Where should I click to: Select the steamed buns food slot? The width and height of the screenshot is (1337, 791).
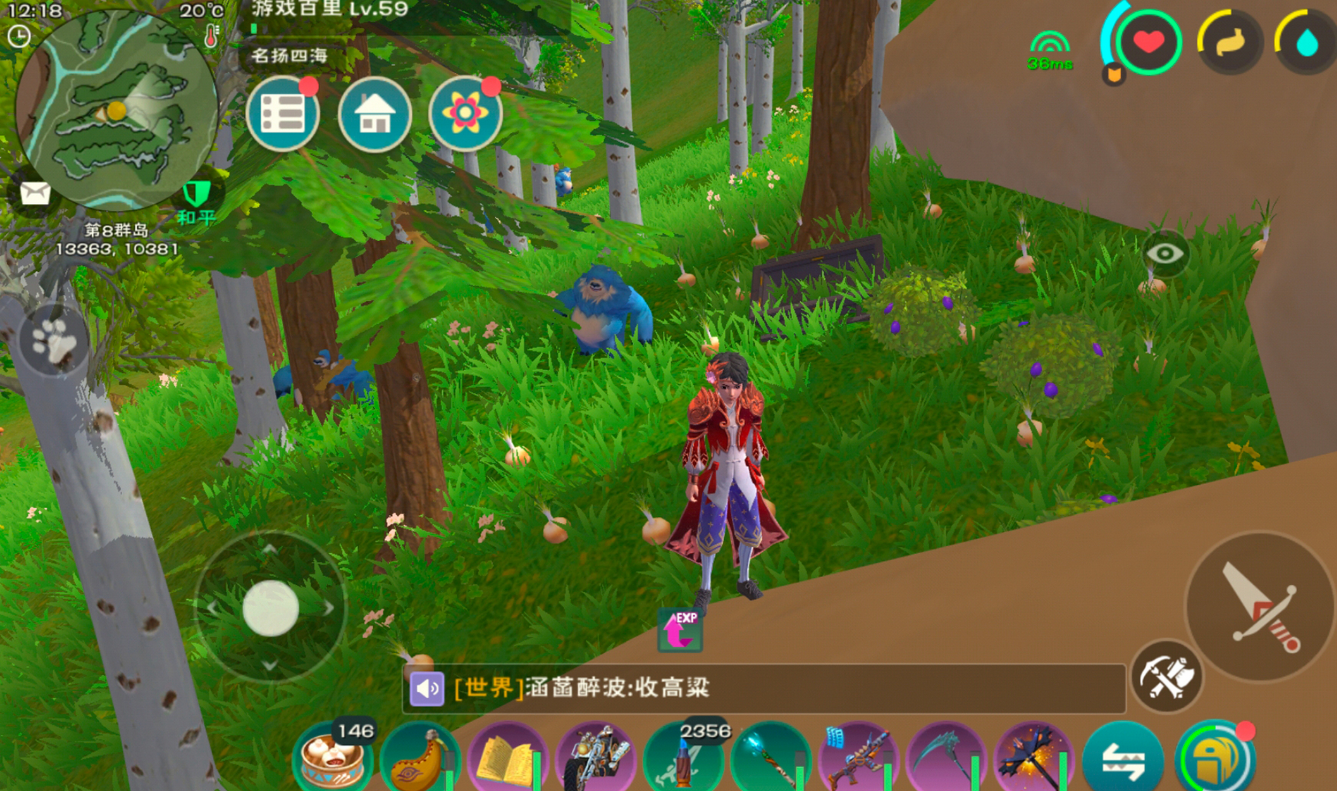[331, 759]
